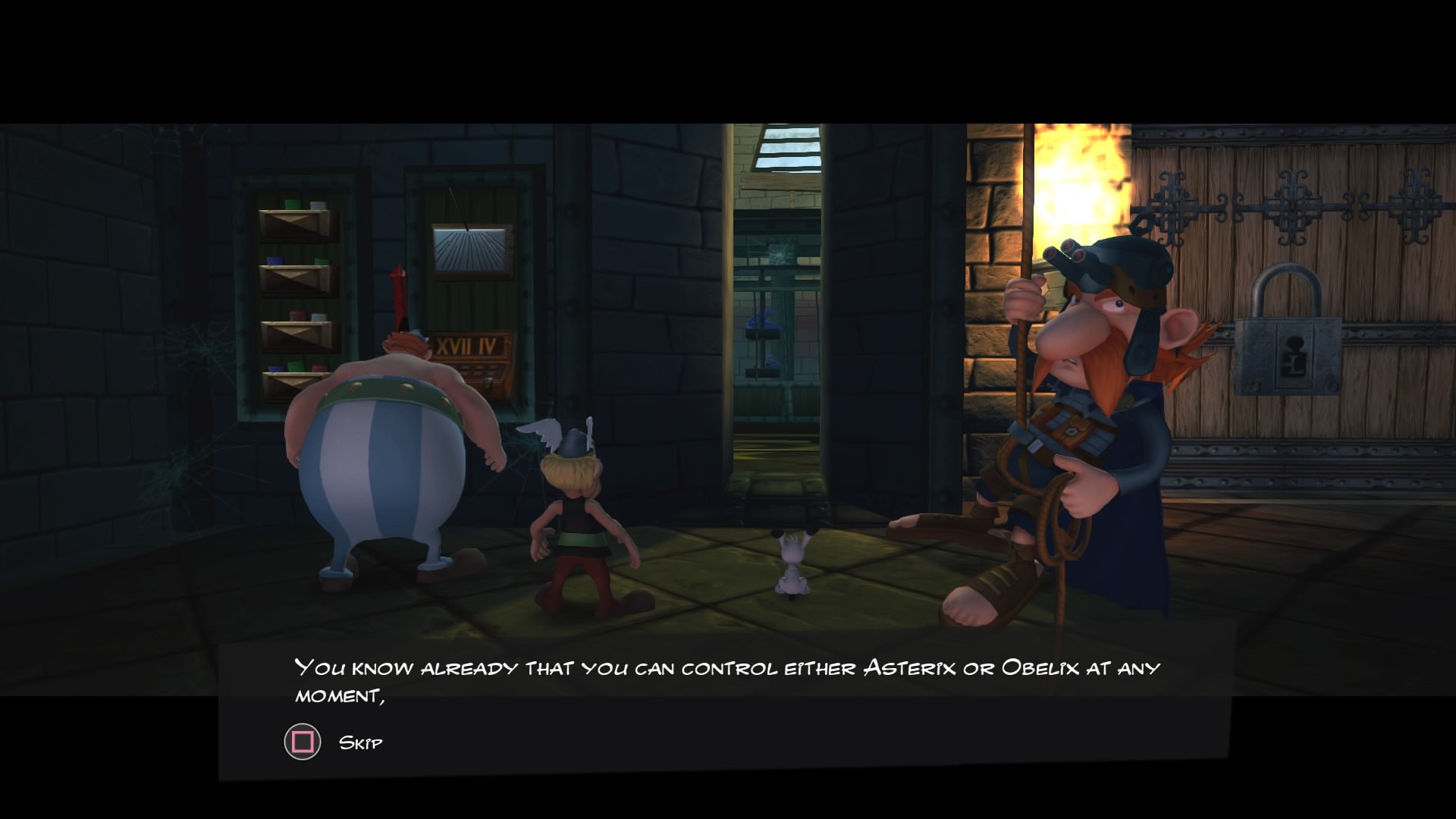Click the Skip label to skip cutscene
The height and width of the screenshot is (819, 1456).
coord(361,743)
